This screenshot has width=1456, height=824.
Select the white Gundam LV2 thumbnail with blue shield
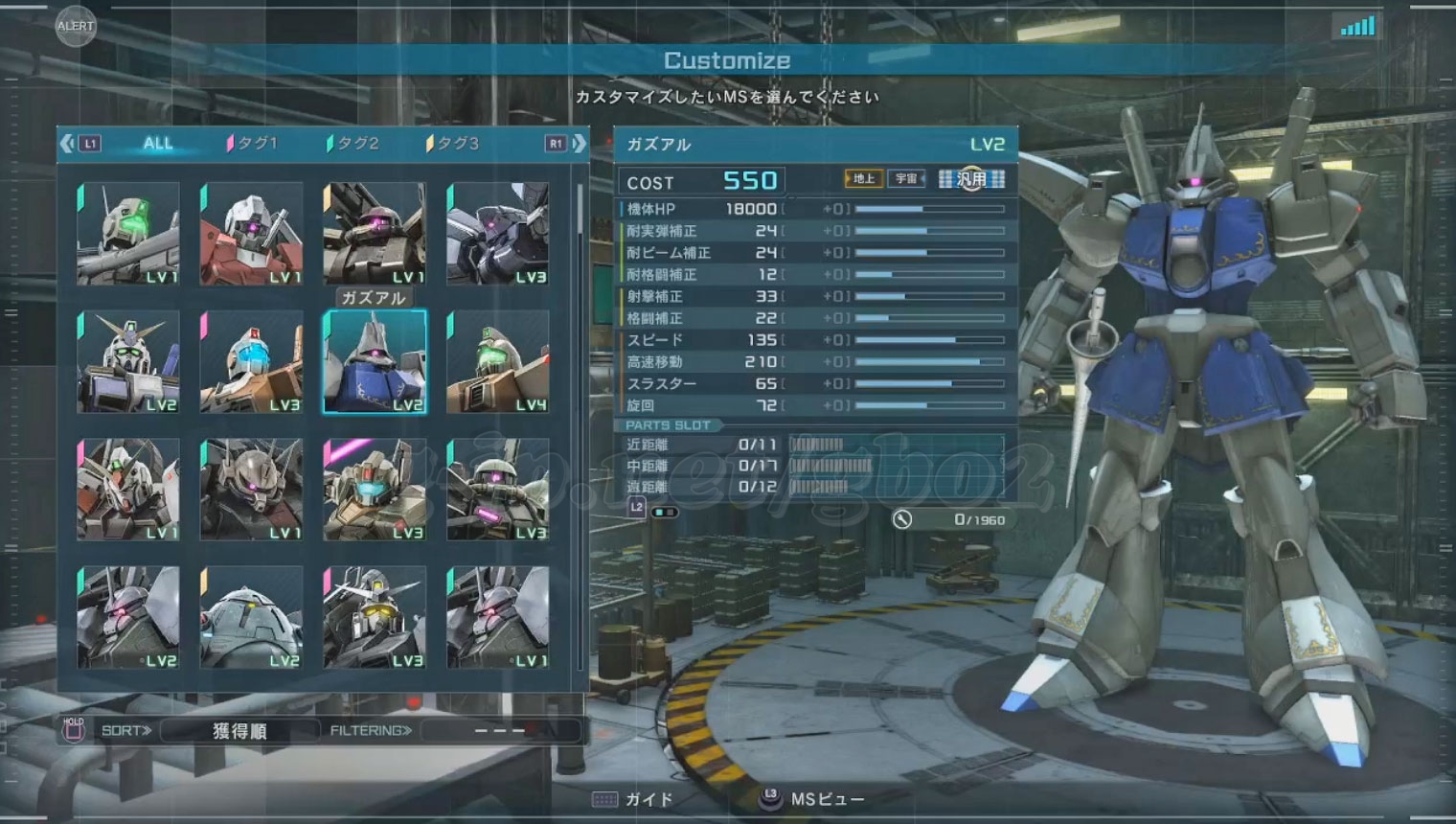pos(128,362)
